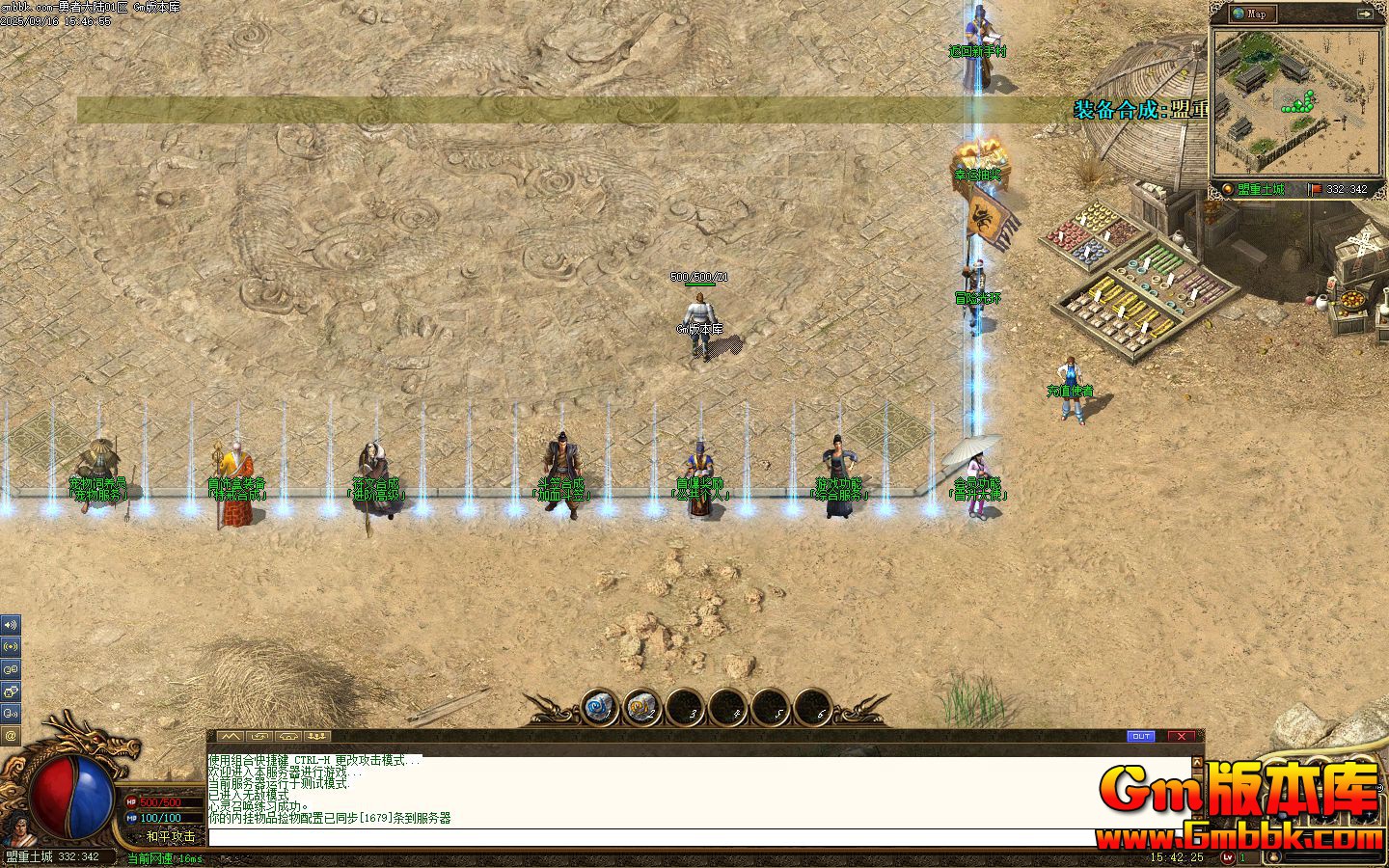Screen dimensions: 1389x868
Task: Change the 和平攻击 attack mode
Action: pyautogui.click(x=170, y=836)
